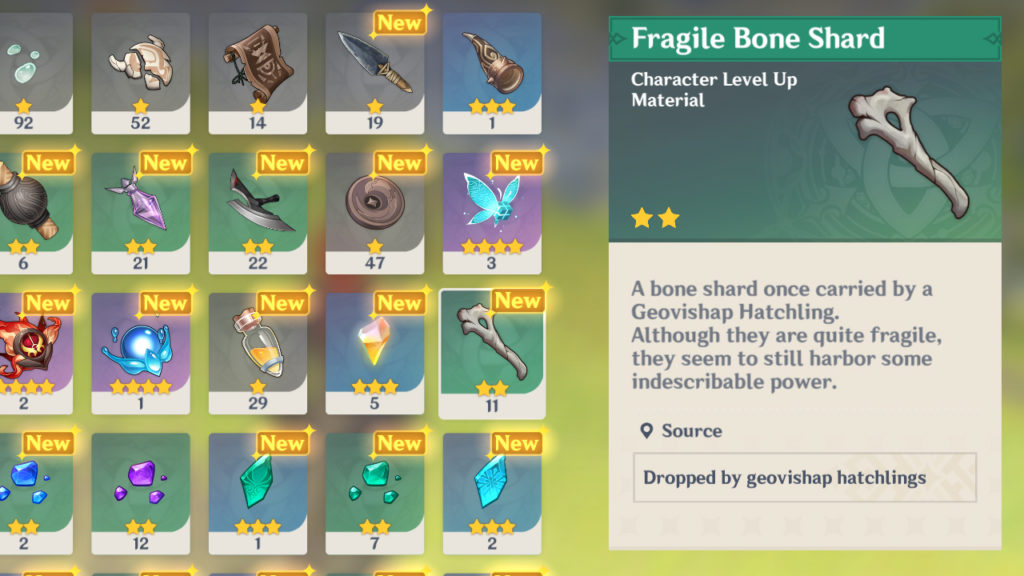Select the purple gem pieces stack of 12
1024x576 pixels.
(141, 492)
